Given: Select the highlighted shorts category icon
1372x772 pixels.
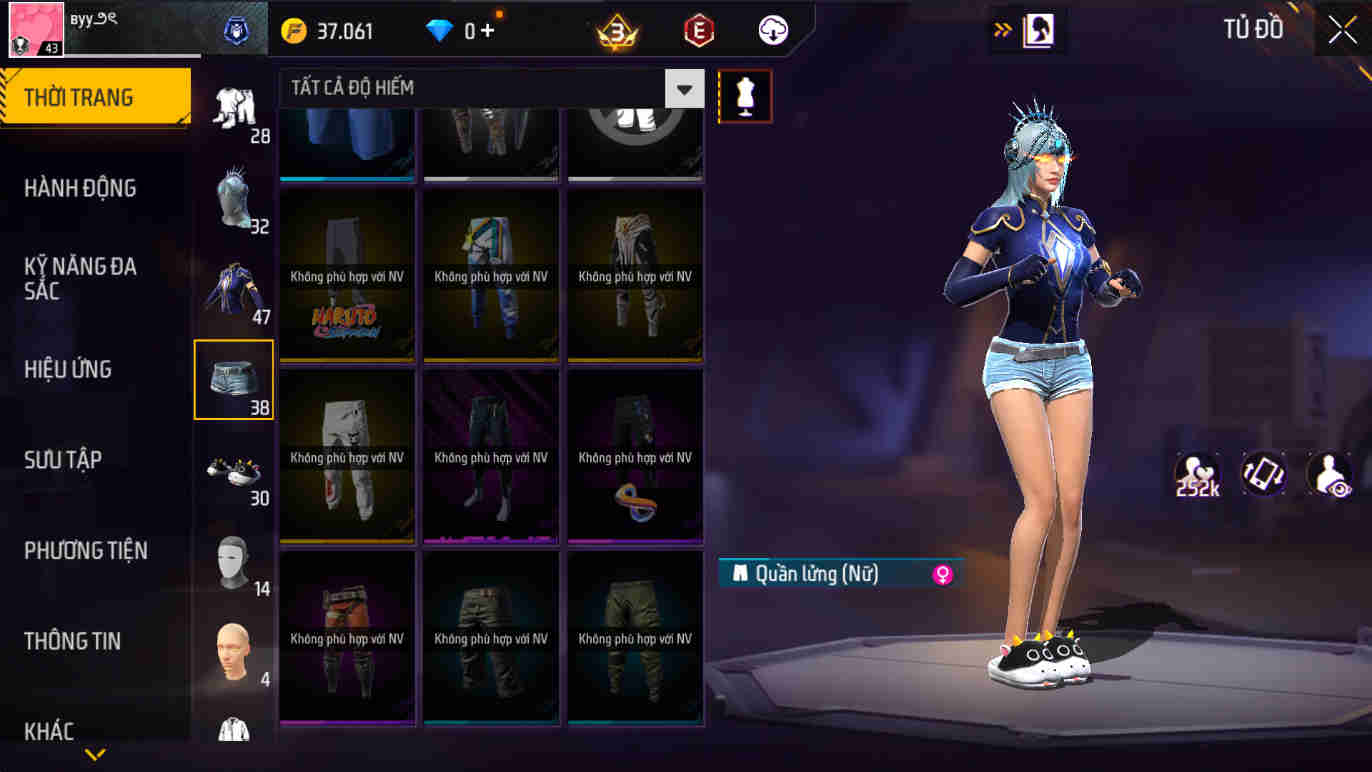Looking at the screenshot, I should (x=233, y=378).
